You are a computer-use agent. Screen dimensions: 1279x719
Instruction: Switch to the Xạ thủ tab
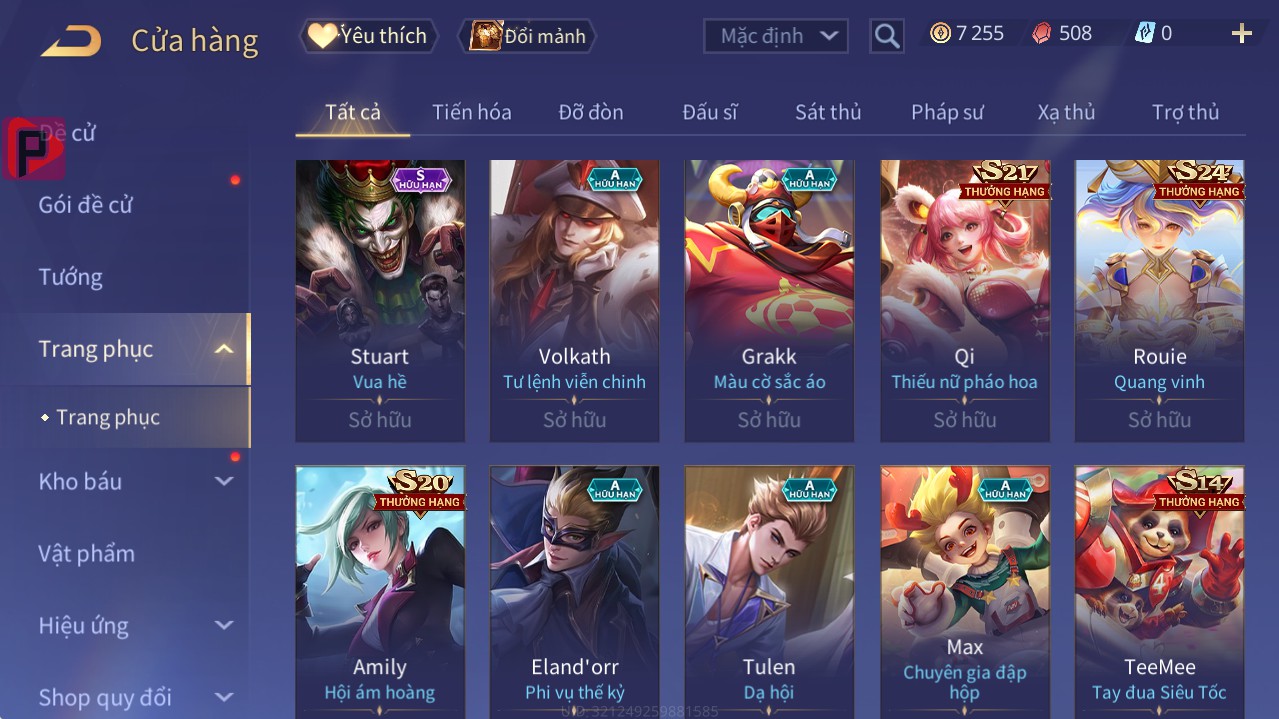coord(1066,112)
